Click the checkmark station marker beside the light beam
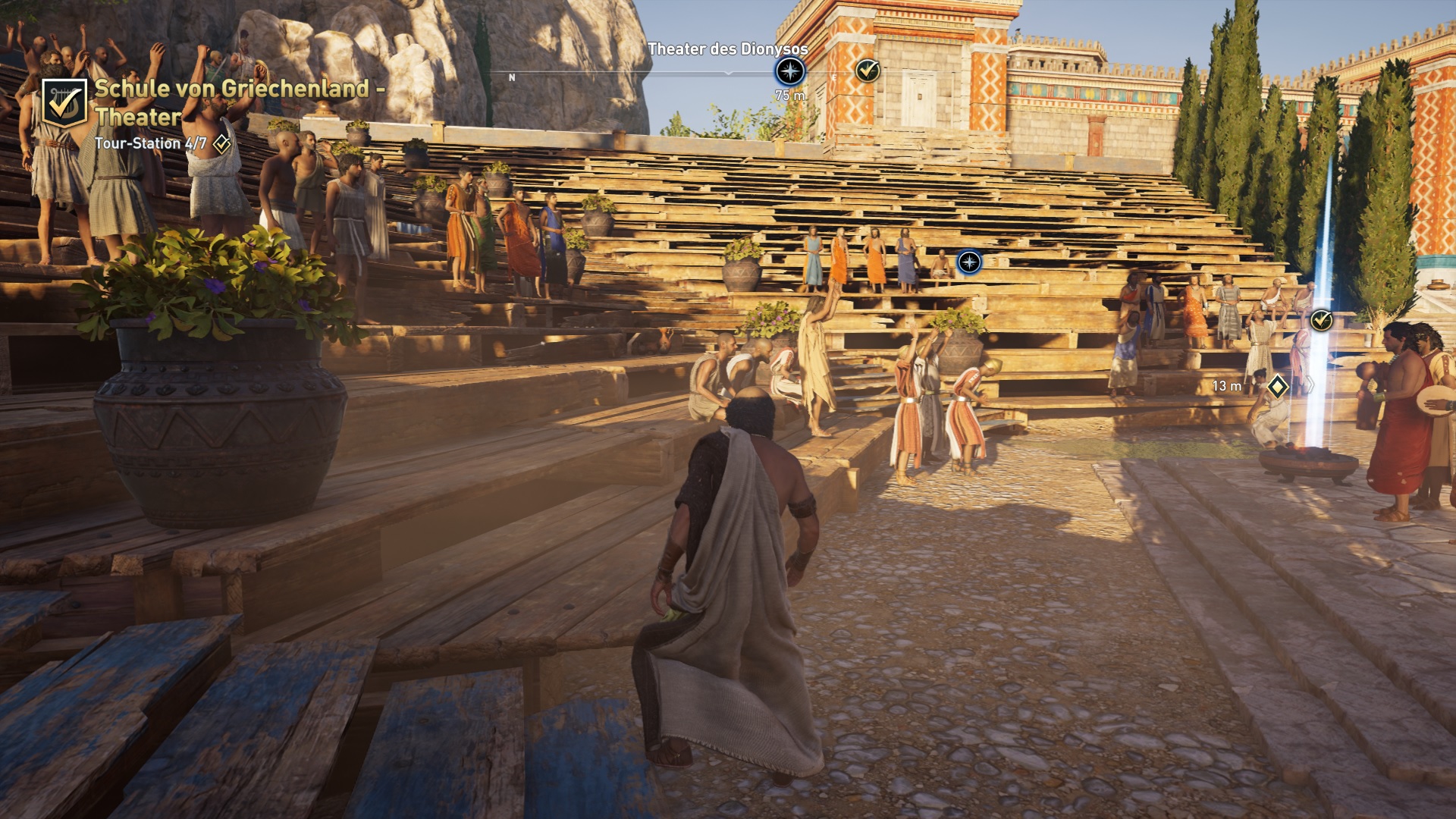Viewport: 1456px width, 819px height. tap(1321, 320)
